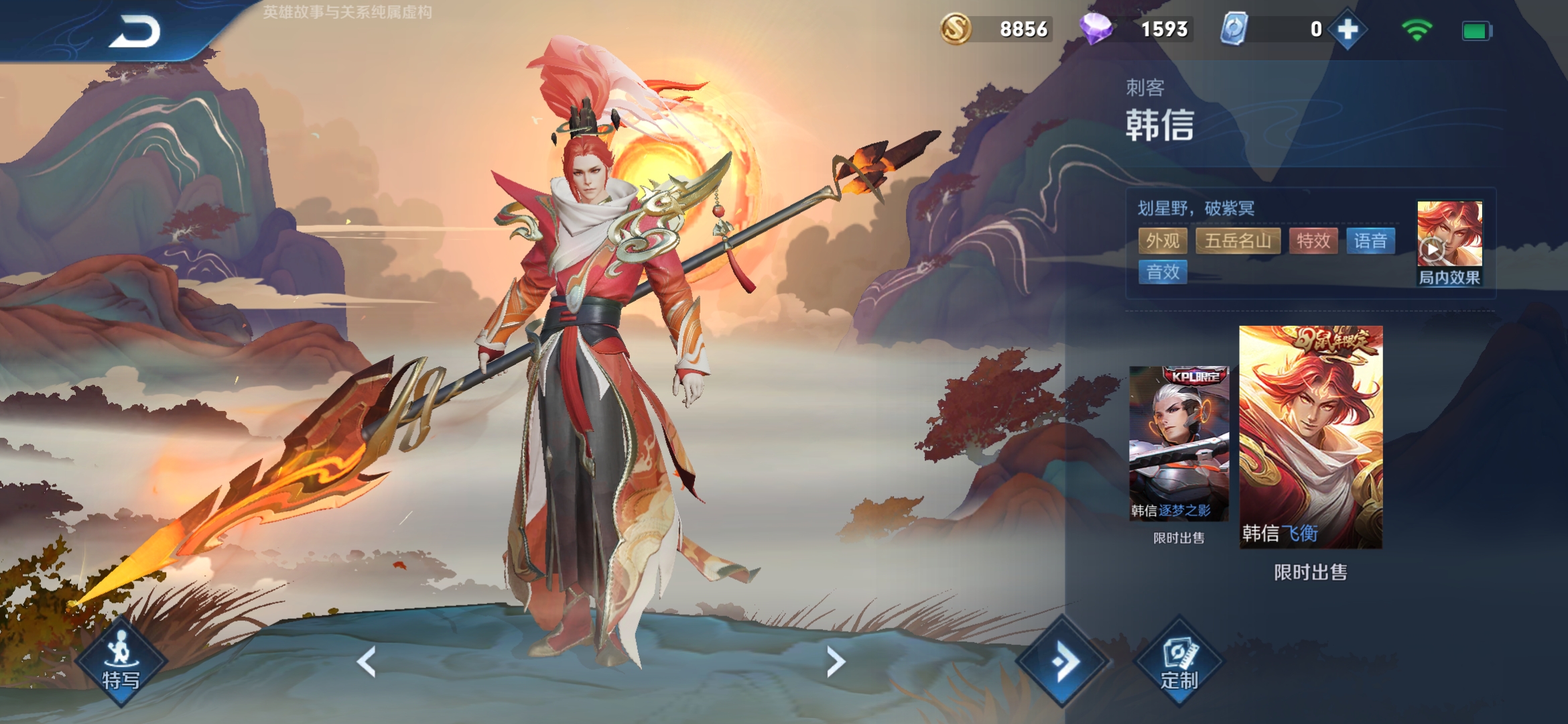The image size is (1568, 724).
Task: Show the next skin with right arrow
Action: point(835,662)
